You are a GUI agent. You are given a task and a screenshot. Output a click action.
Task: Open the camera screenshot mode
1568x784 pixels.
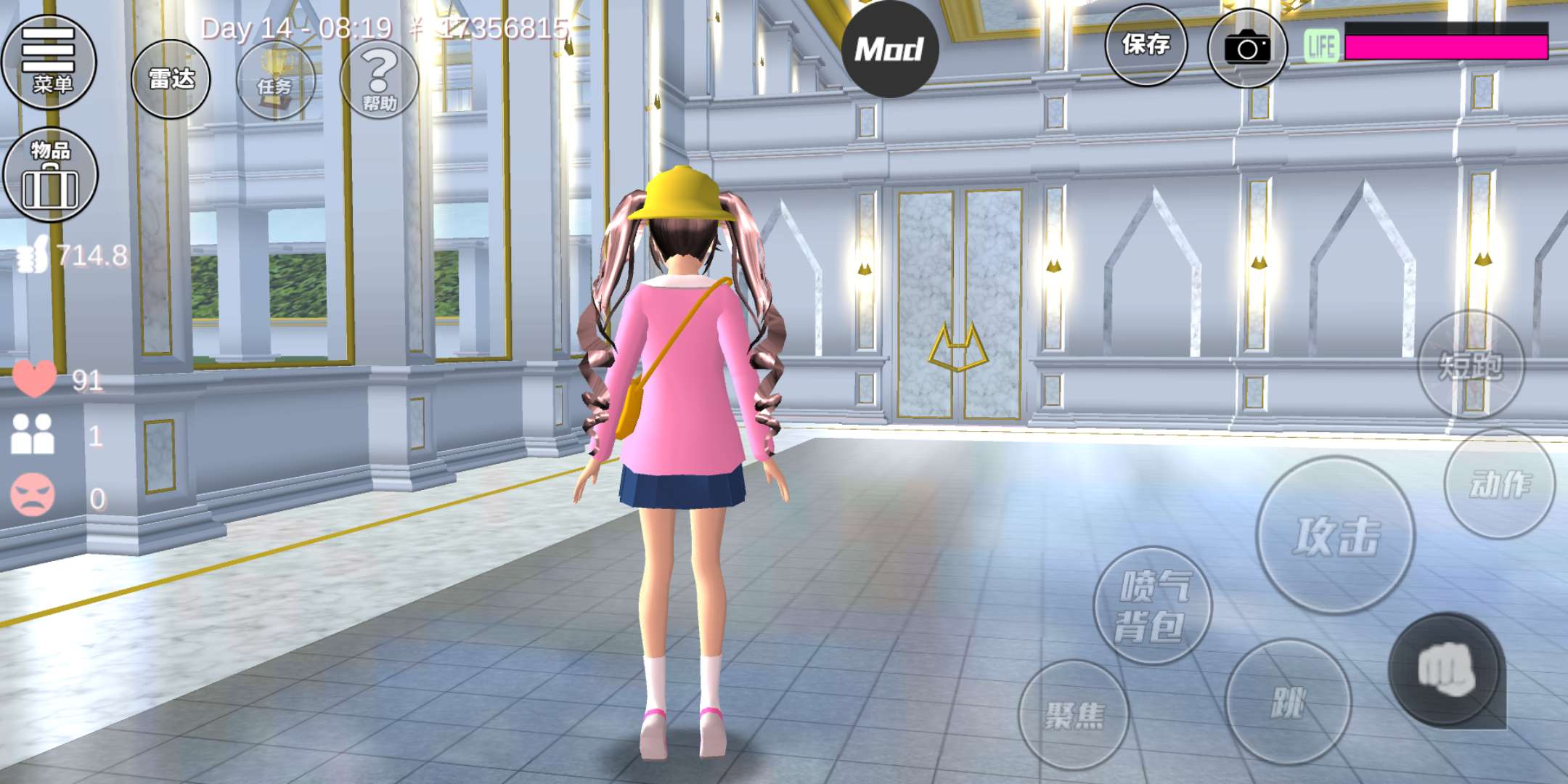(1246, 49)
